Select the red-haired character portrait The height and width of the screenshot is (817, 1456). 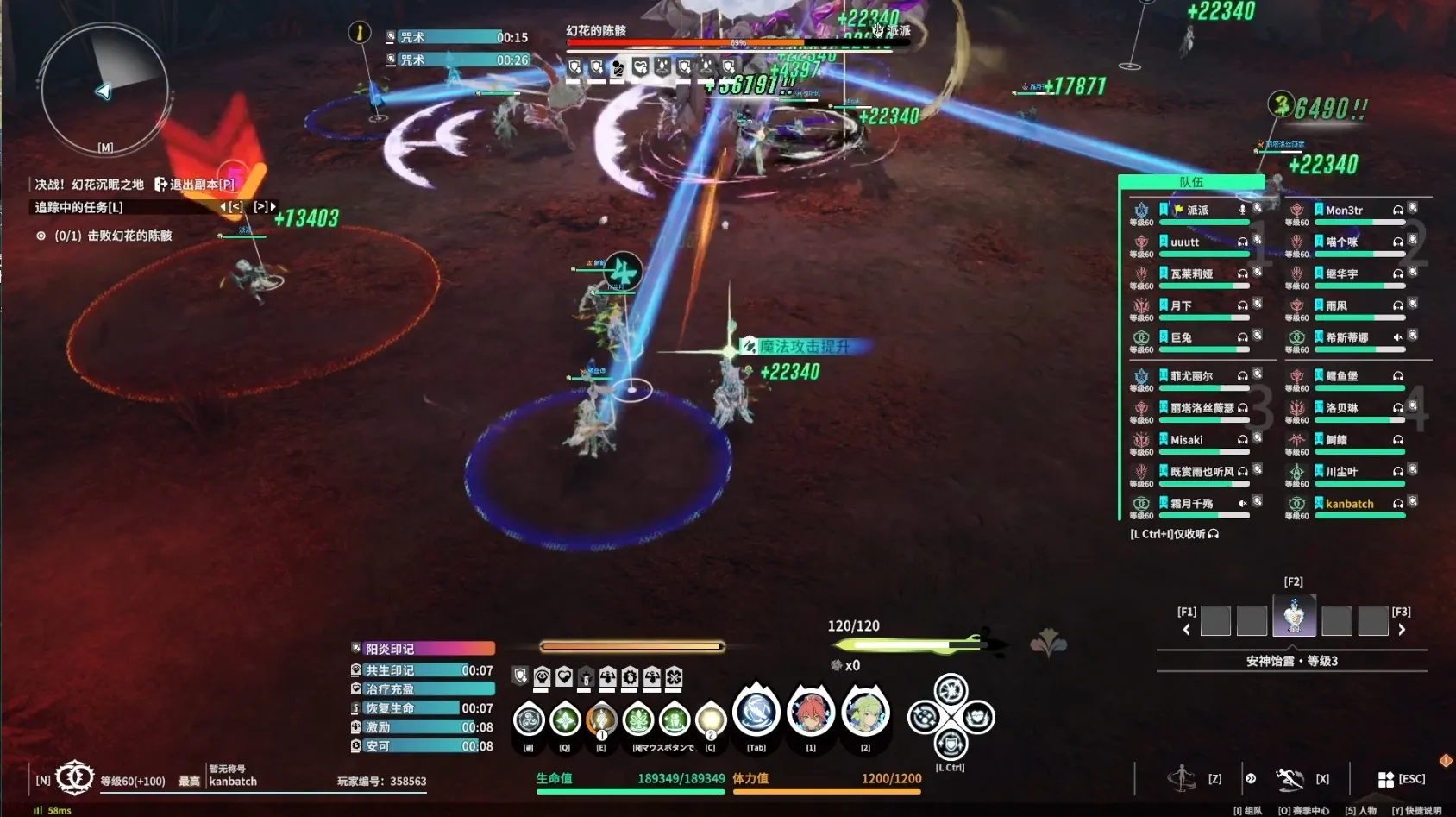tap(811, 713)
